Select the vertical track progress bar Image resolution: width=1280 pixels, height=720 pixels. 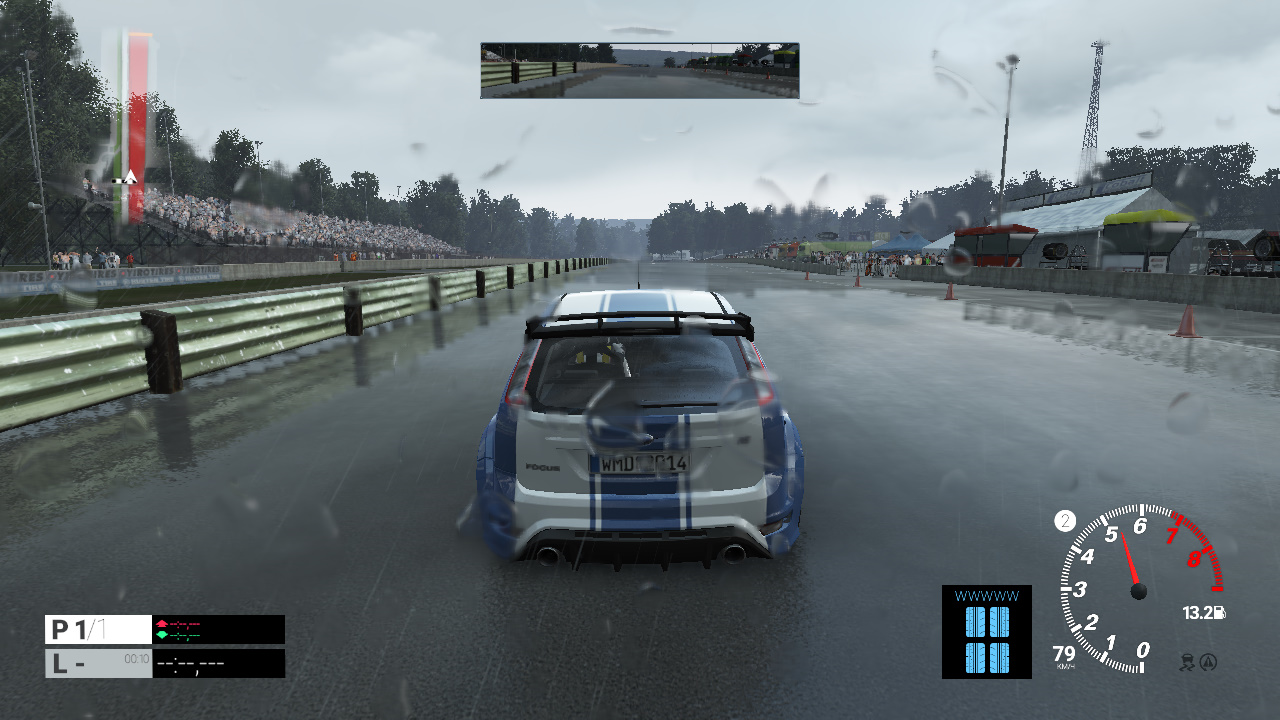point(136,125)
